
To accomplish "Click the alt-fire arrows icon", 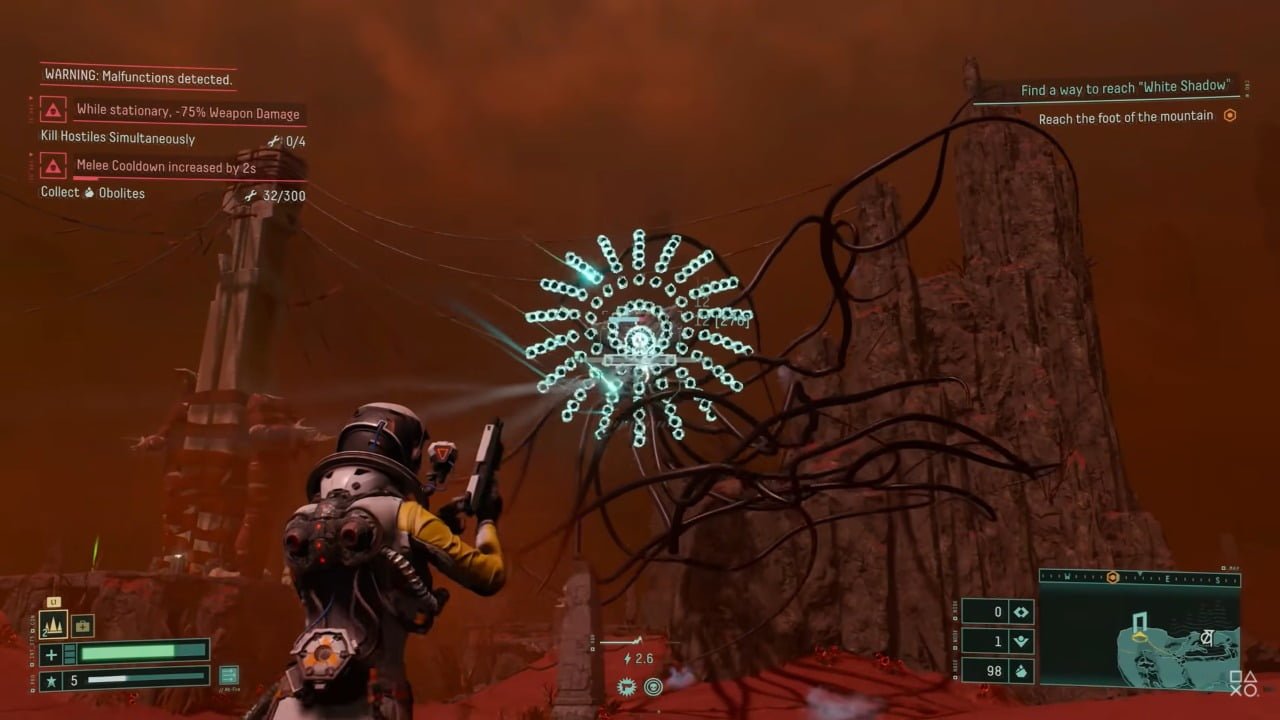I will click(229, 676).
